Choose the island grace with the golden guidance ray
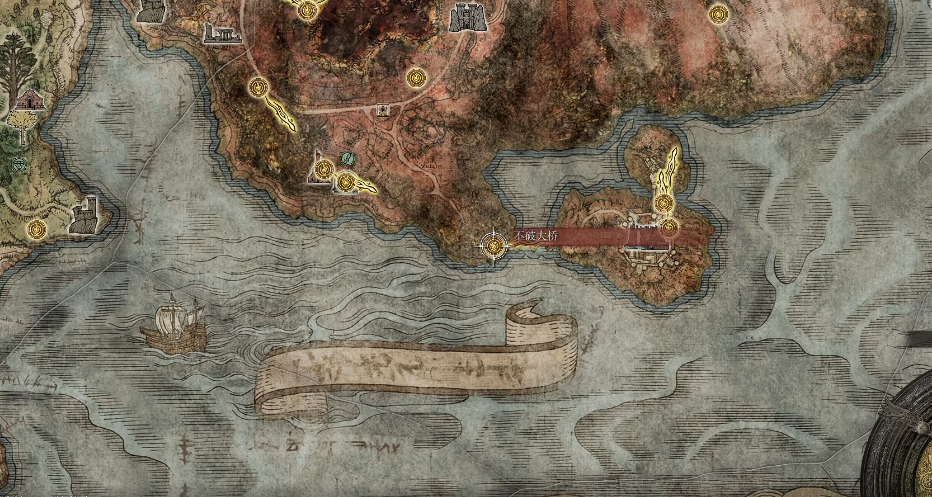The width and height of the screenshot is (932, 497). pyautogui.click(x=663, y=204)
